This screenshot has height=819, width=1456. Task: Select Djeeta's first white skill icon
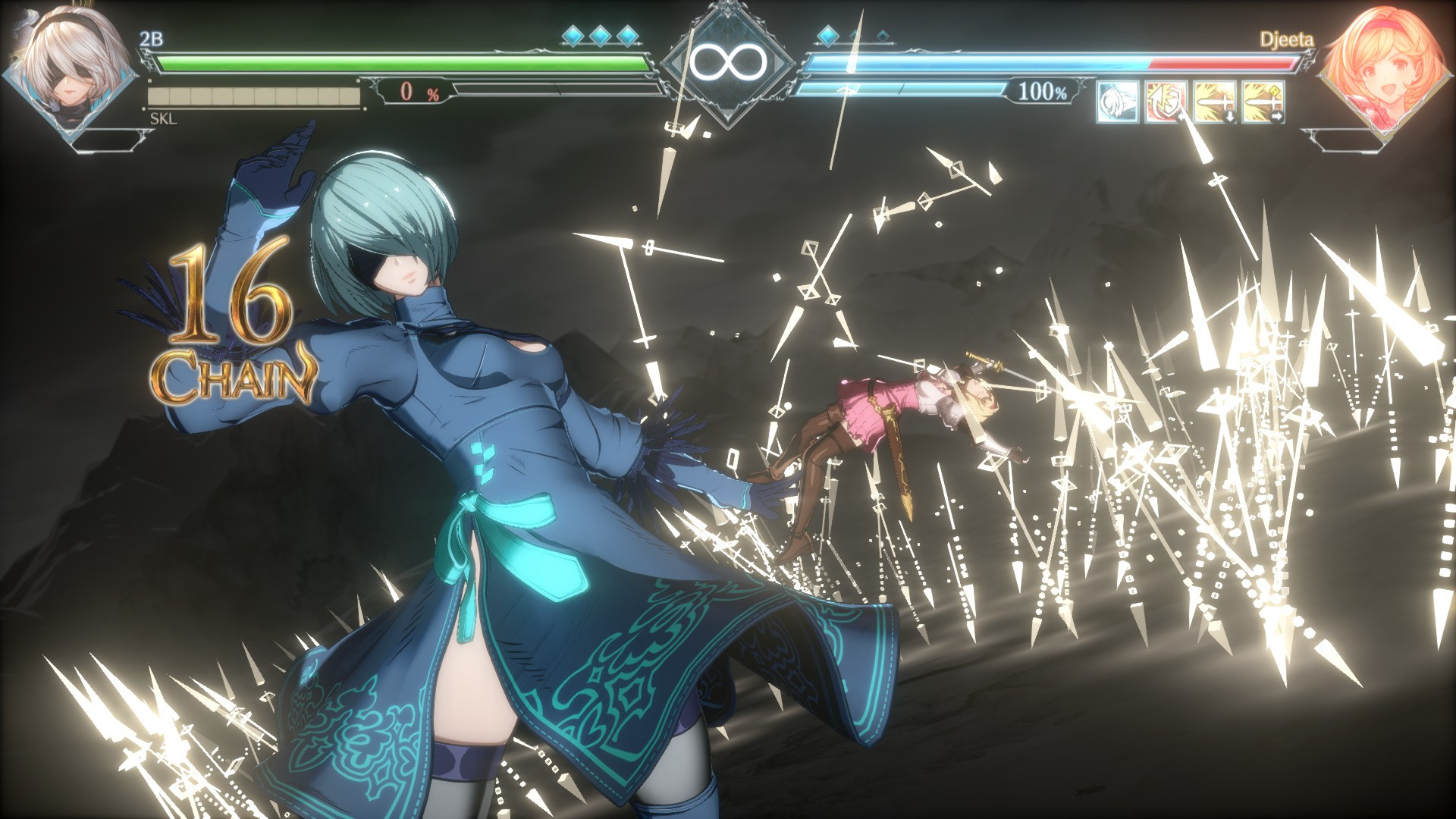click(x=1120, y=102)
